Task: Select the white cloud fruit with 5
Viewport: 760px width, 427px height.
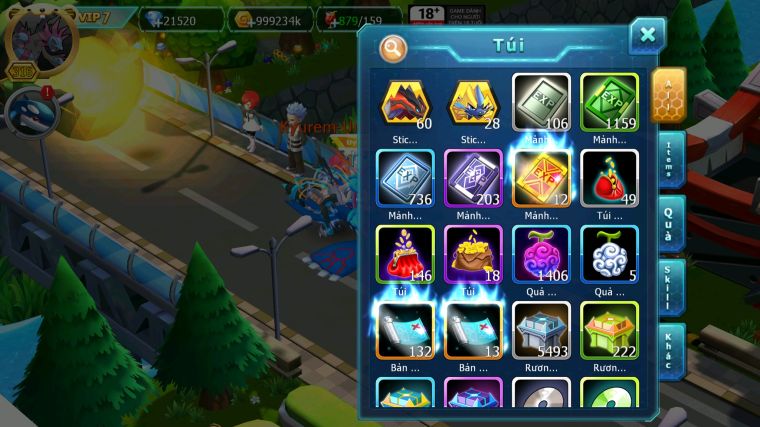Action: [x=609, y=254]
